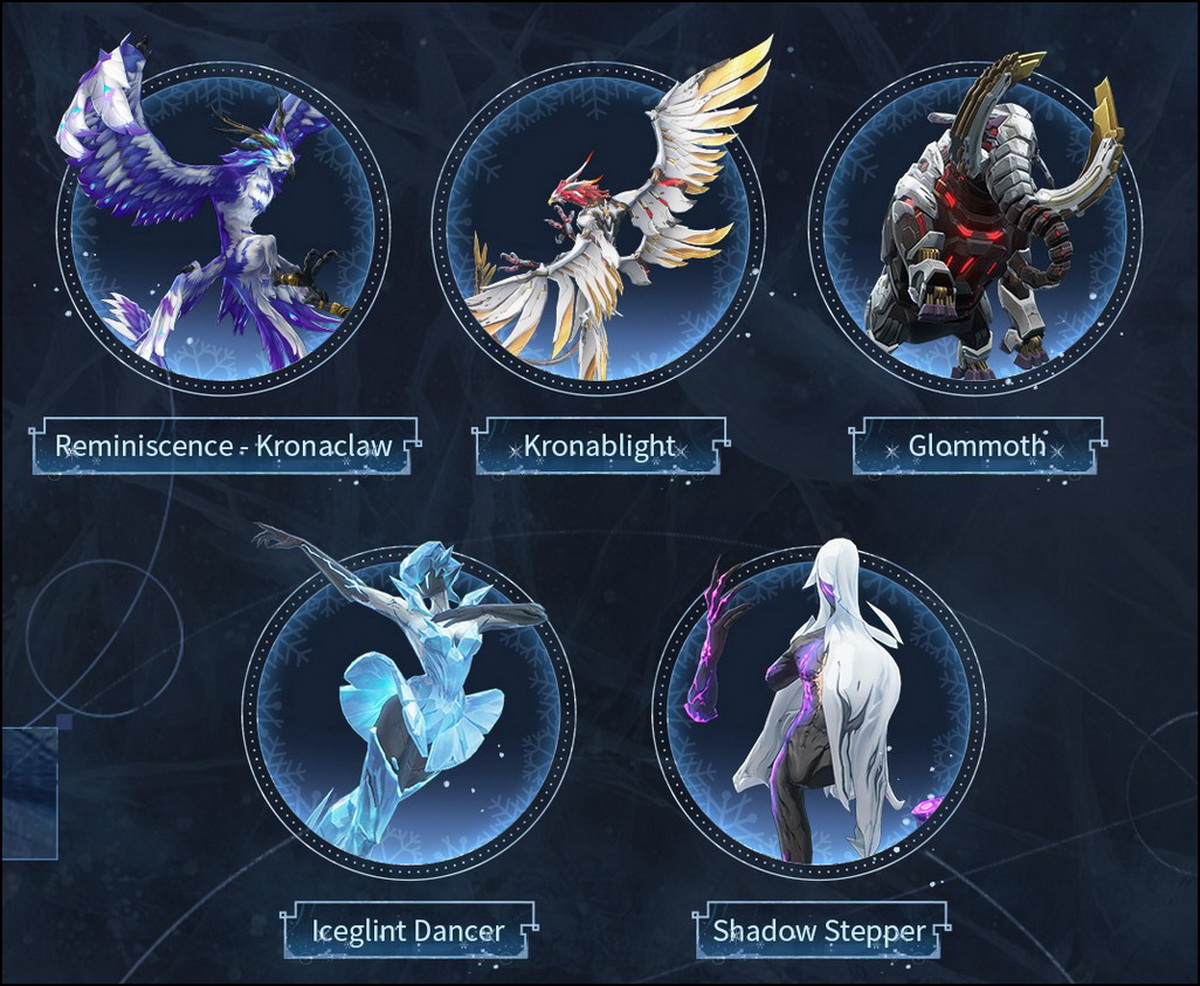Click the Reminiscence - Kronaclaw name label
This screenshot has width=1200, height=986.
tap(223, 446)
